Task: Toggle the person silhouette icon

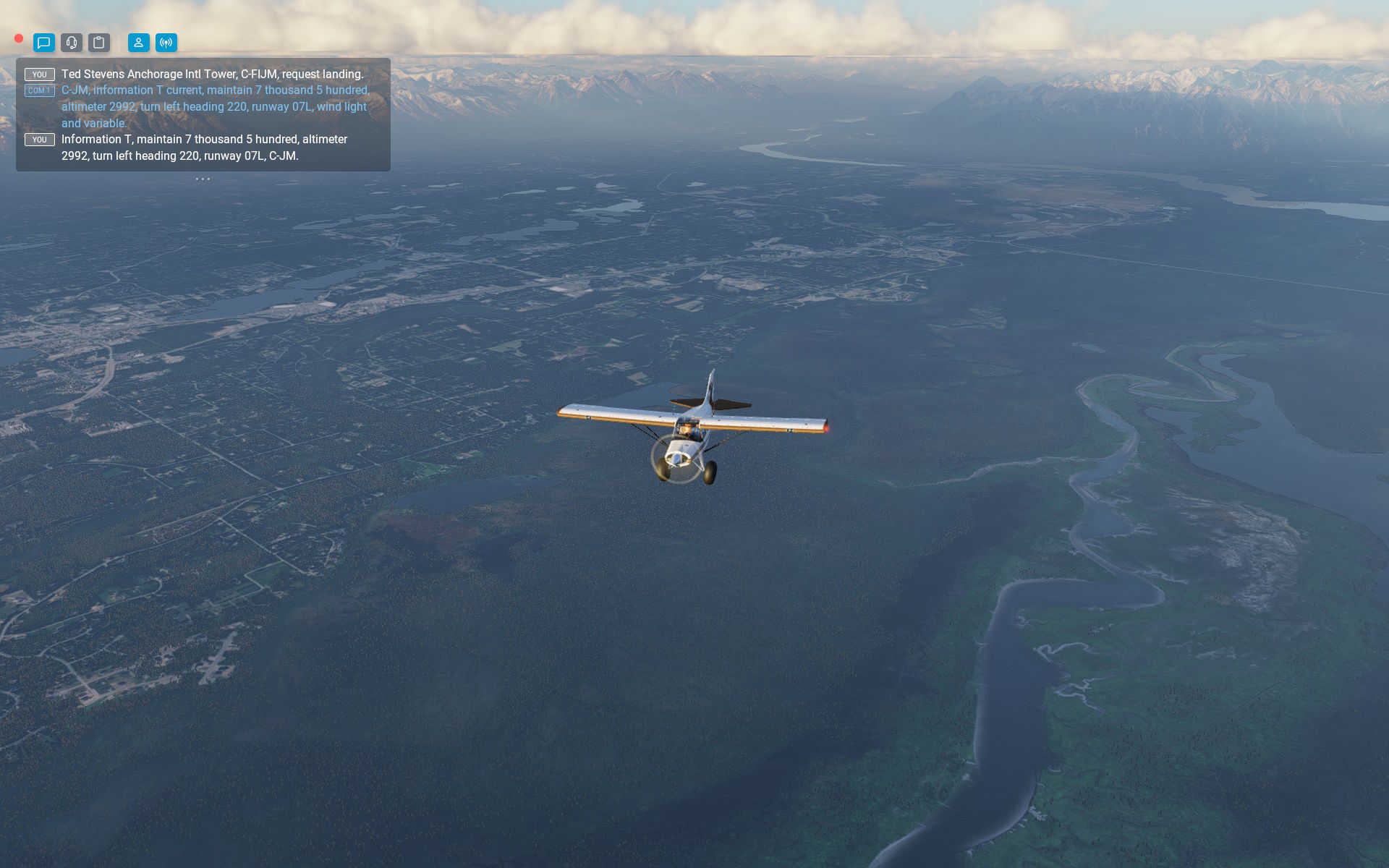Action: pyautogui.click(x=139, y=43)
